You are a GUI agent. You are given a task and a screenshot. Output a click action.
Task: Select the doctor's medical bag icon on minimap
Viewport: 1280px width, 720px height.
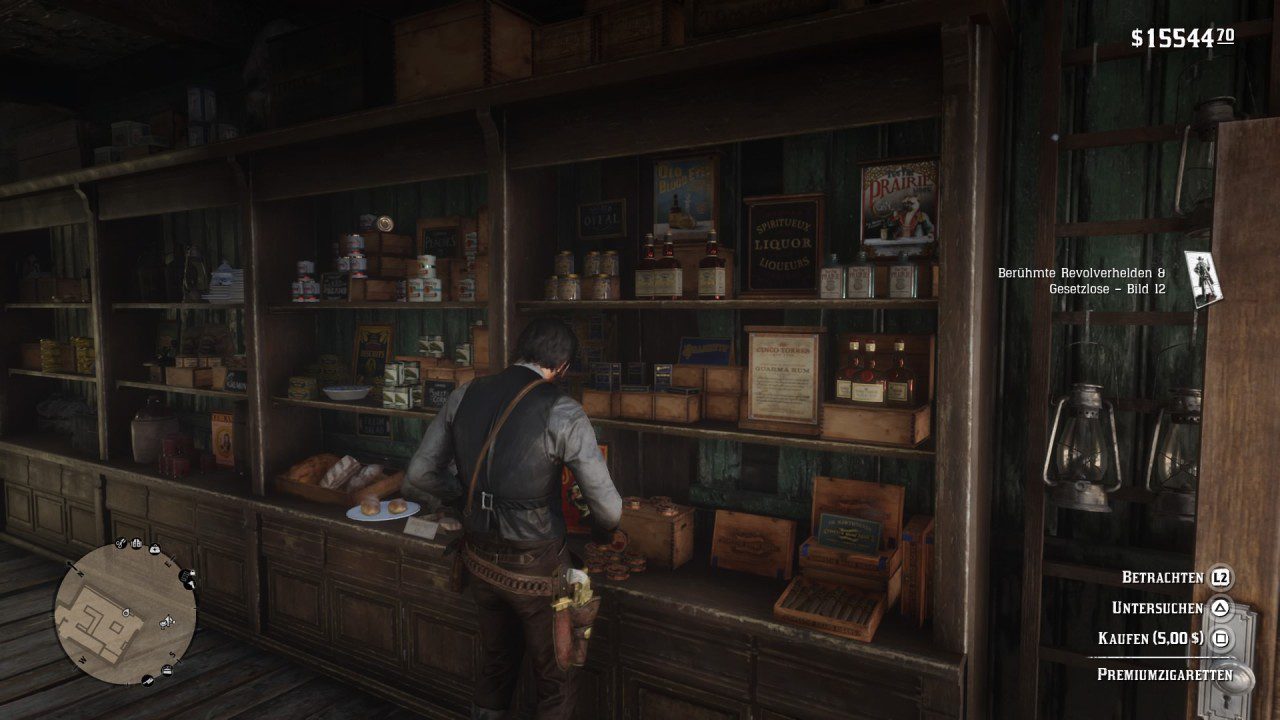click(155, 549)
